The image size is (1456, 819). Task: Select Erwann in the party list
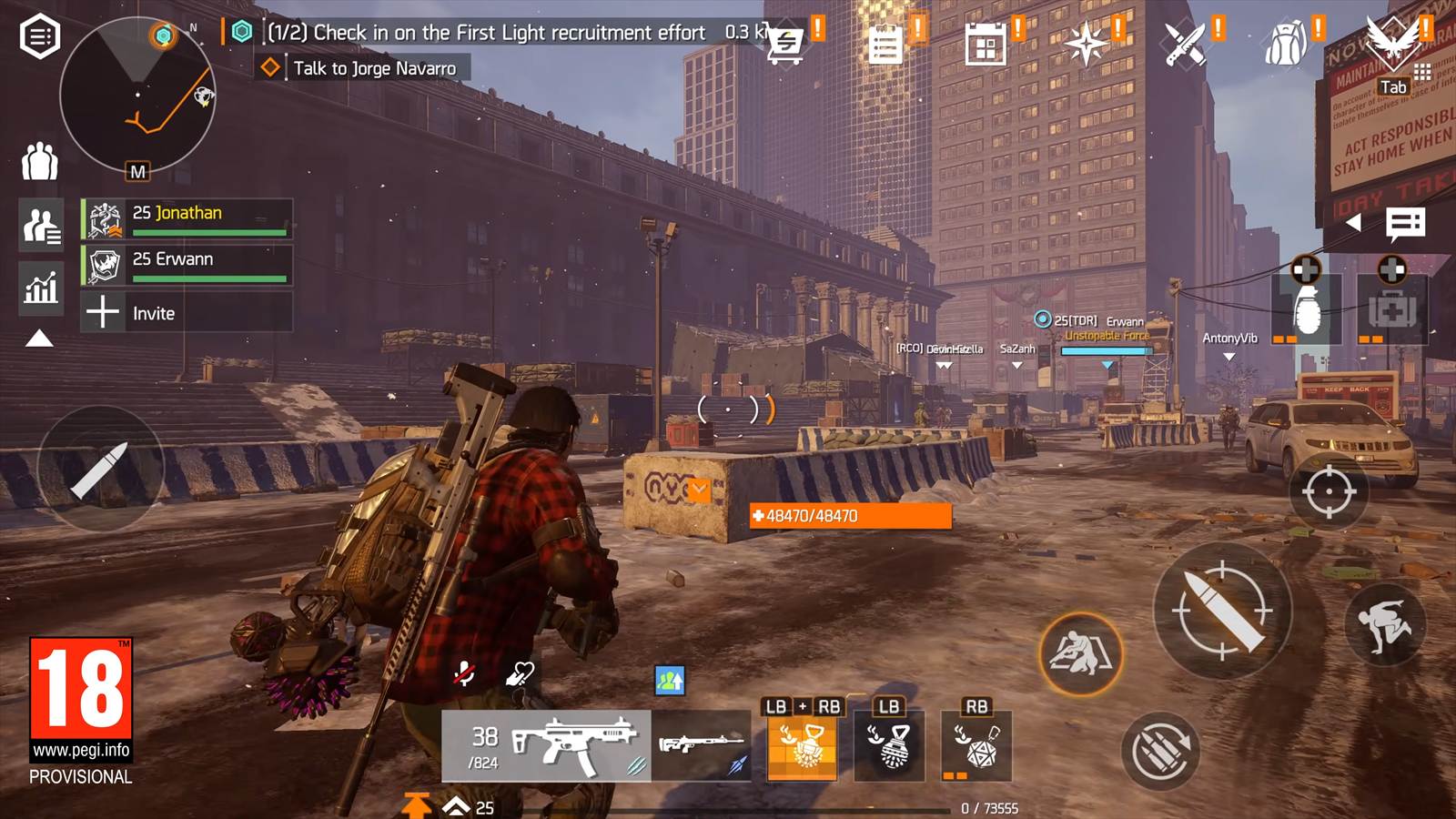point(187,265)
